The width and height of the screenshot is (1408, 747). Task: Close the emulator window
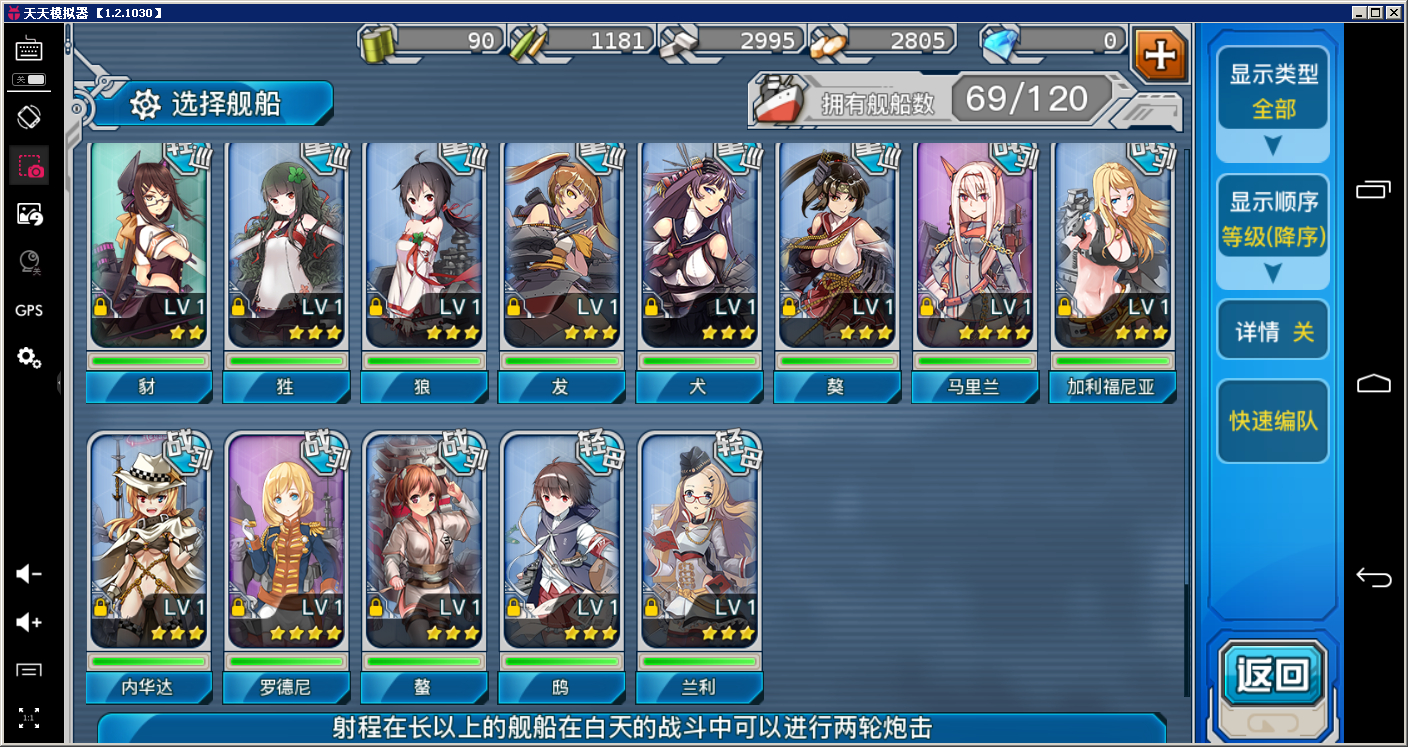(1396, 12)
